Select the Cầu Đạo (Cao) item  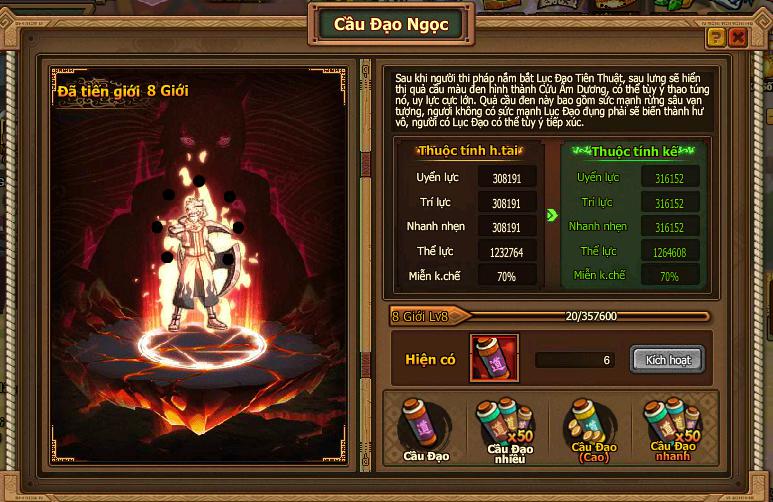click(592, 424)
